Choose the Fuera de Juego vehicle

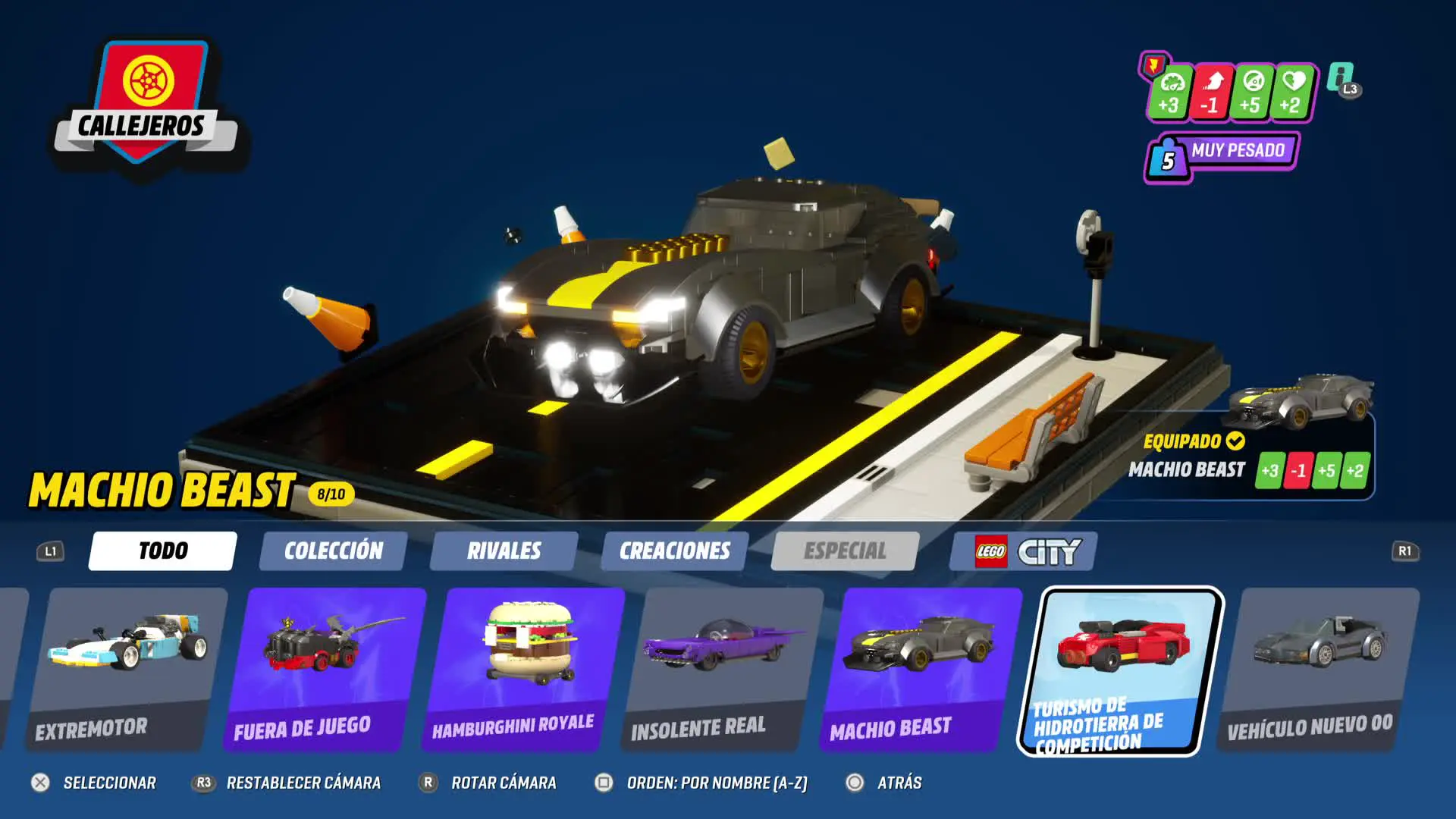coord(325,669)
